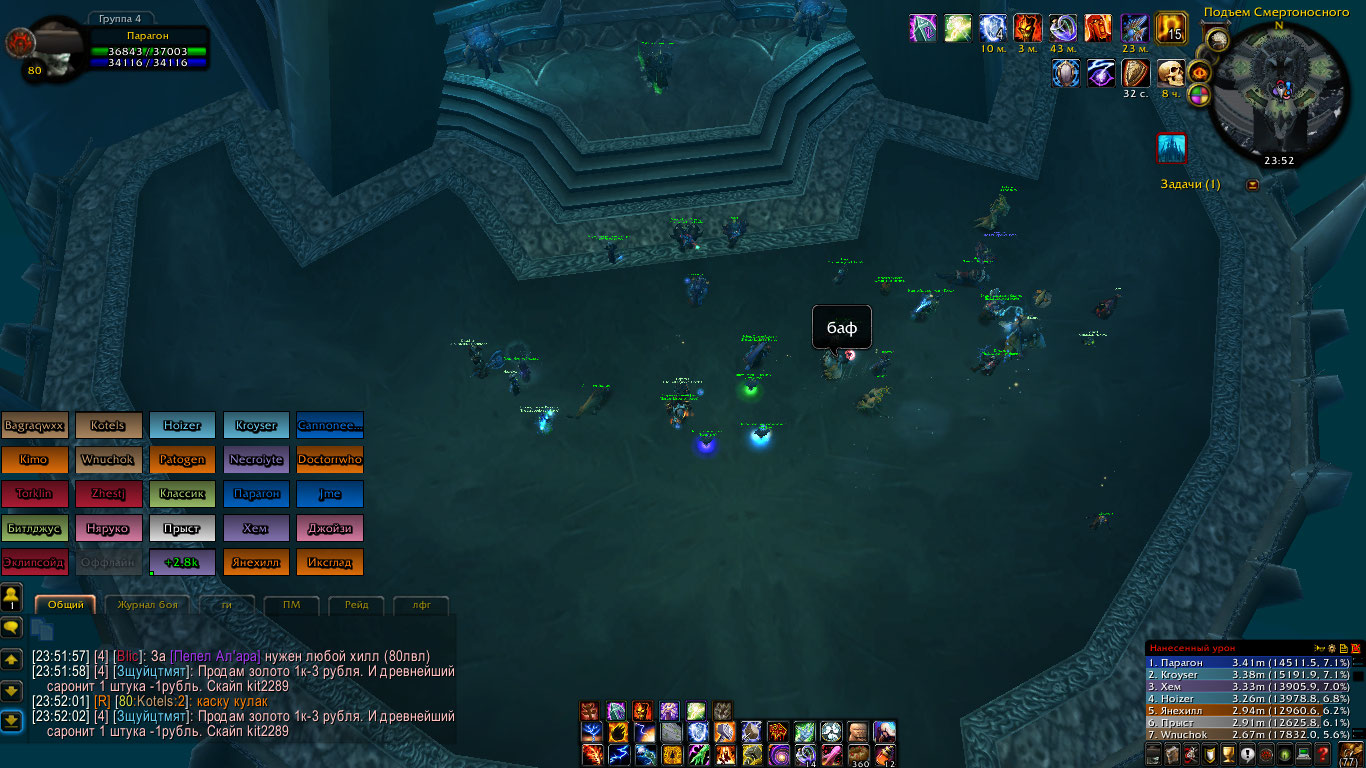1366x768 pixels.
Task: Open the backpack bag slot
Action: pyautogui.click(x=1351, y=752)
